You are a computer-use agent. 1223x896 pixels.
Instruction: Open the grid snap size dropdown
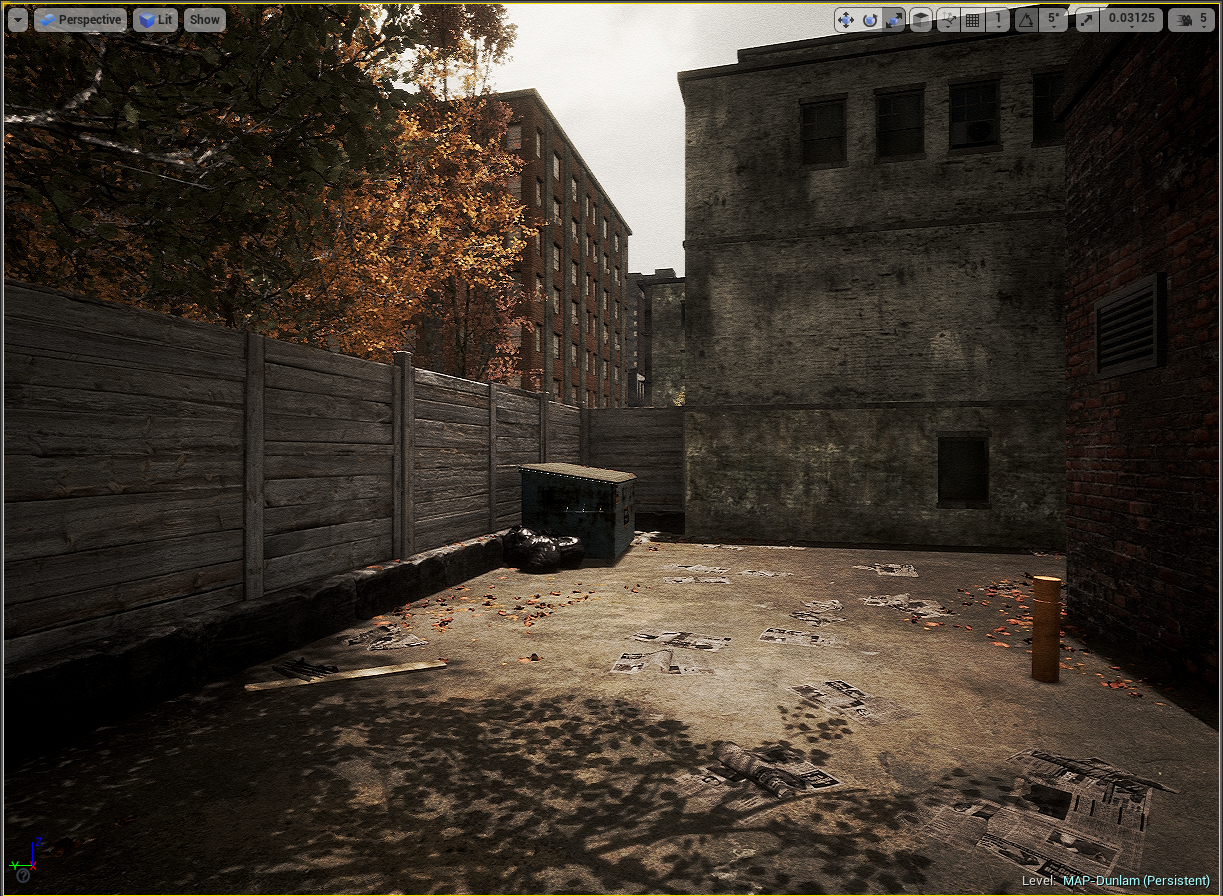coord(997,20)
